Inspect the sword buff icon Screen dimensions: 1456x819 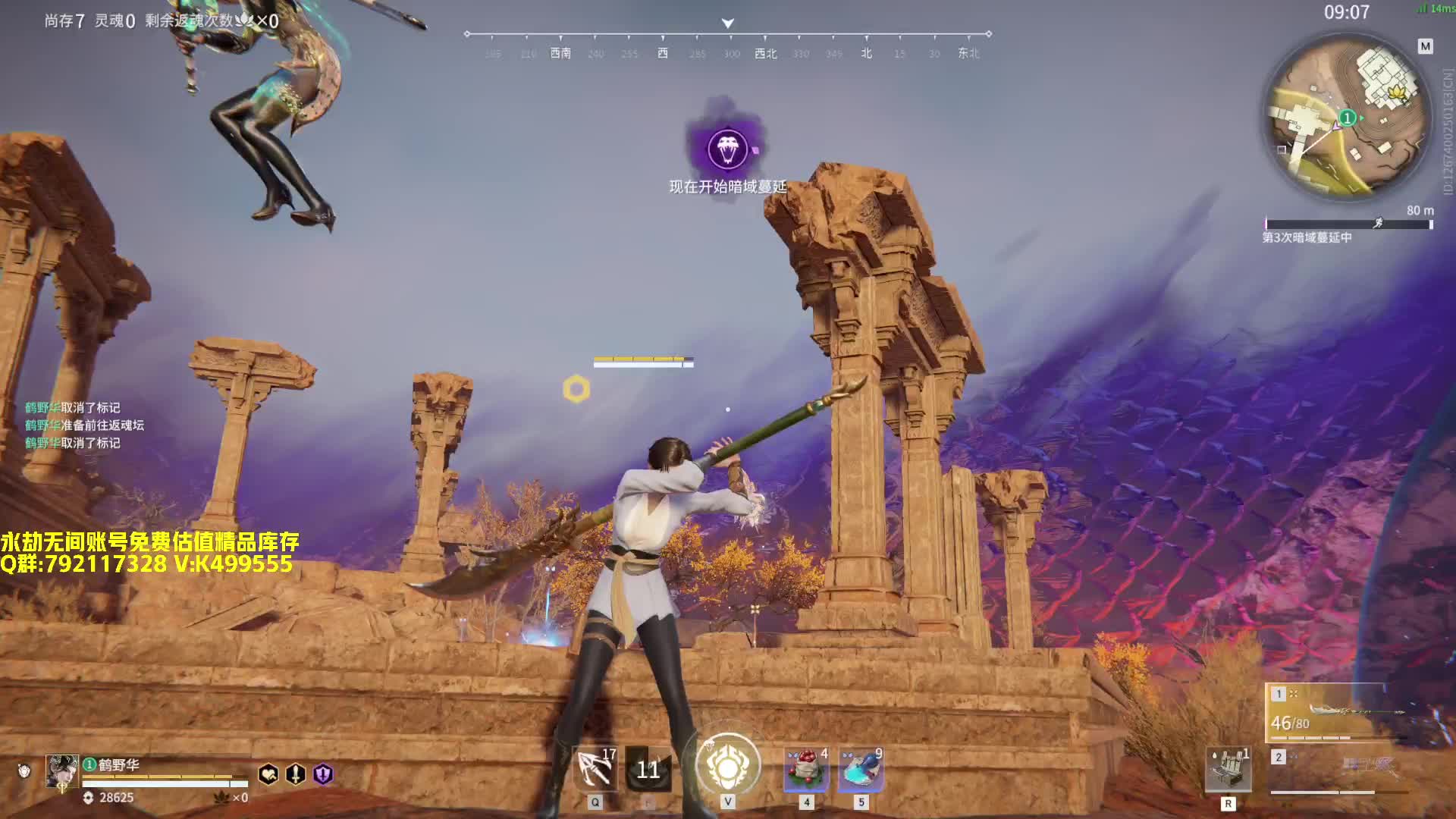coord(295,774)
